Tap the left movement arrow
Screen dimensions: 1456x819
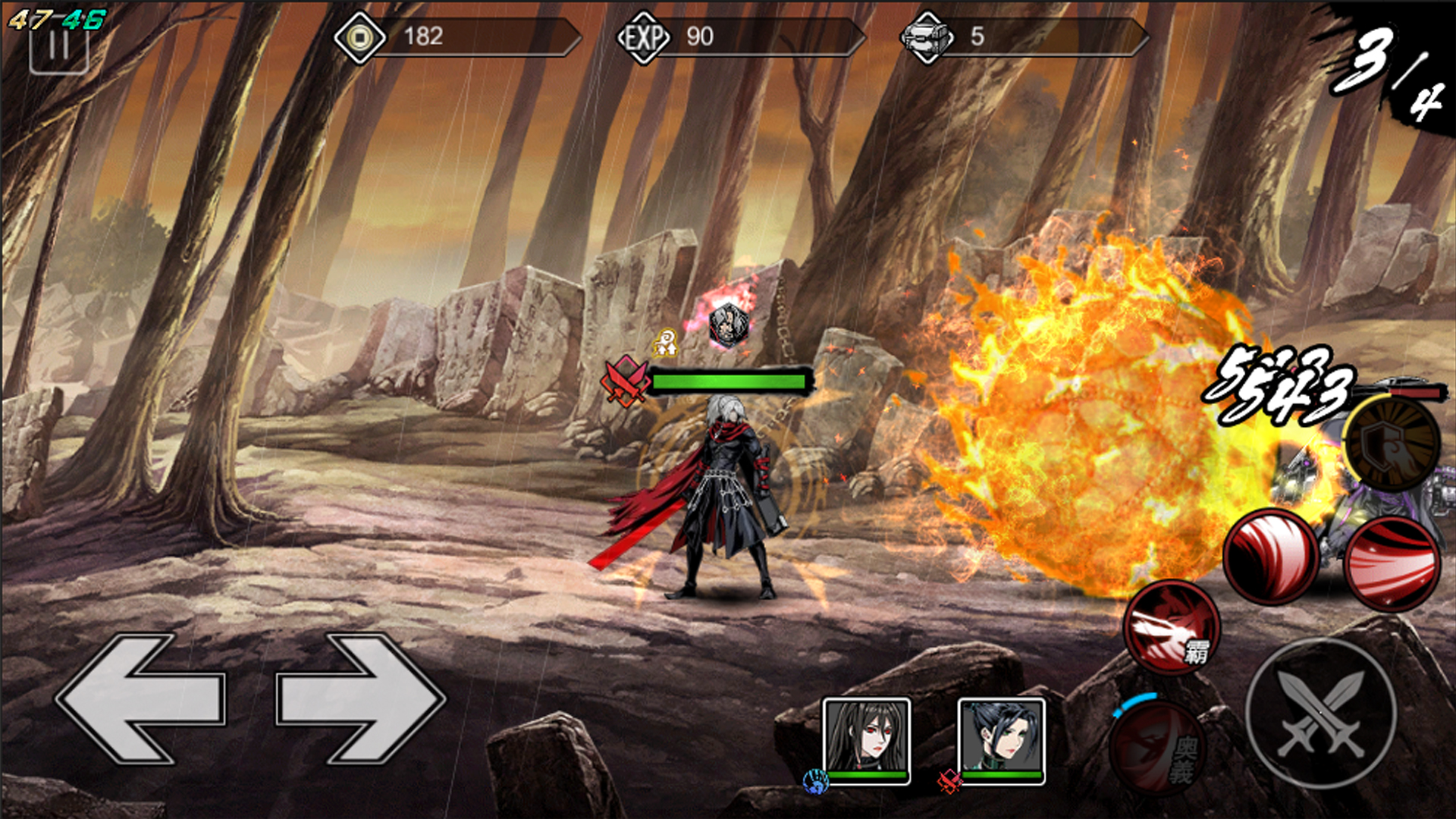[140, 698]
